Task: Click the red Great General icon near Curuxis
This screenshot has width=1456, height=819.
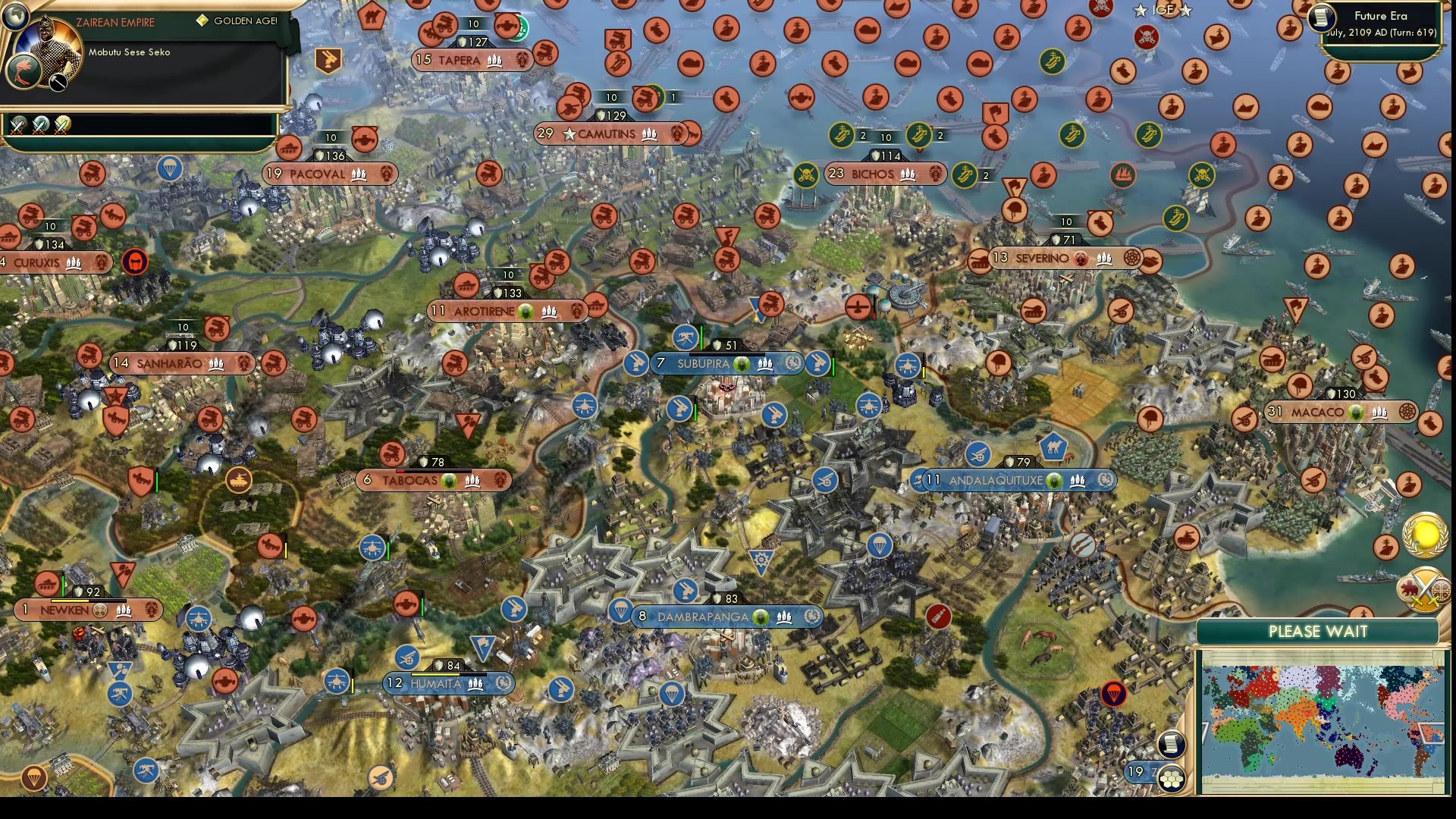Action: click(135, 261)
